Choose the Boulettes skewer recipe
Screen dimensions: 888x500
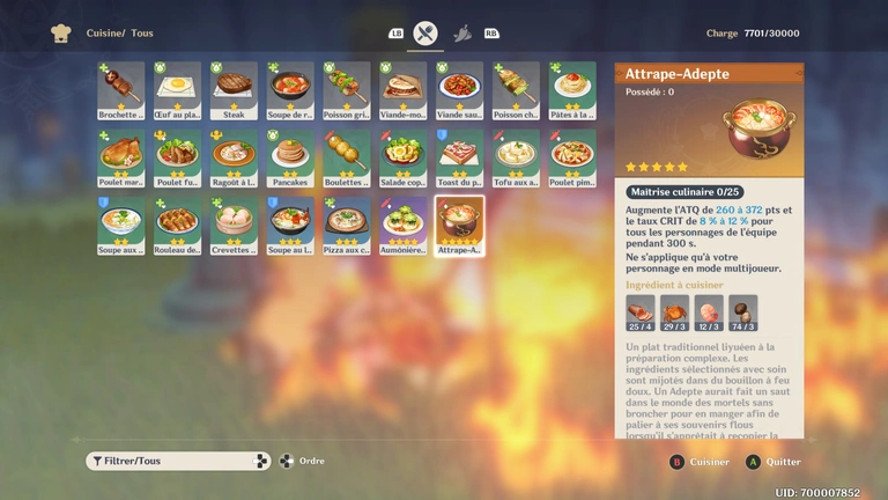click(x=346, y=158)
